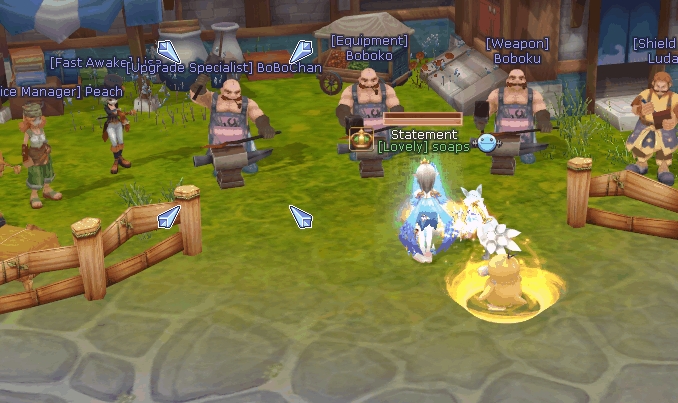Click the blue smiley face badge
Image resolution: width=678 pixels, height=403 pixels.
tap(487, 142)
